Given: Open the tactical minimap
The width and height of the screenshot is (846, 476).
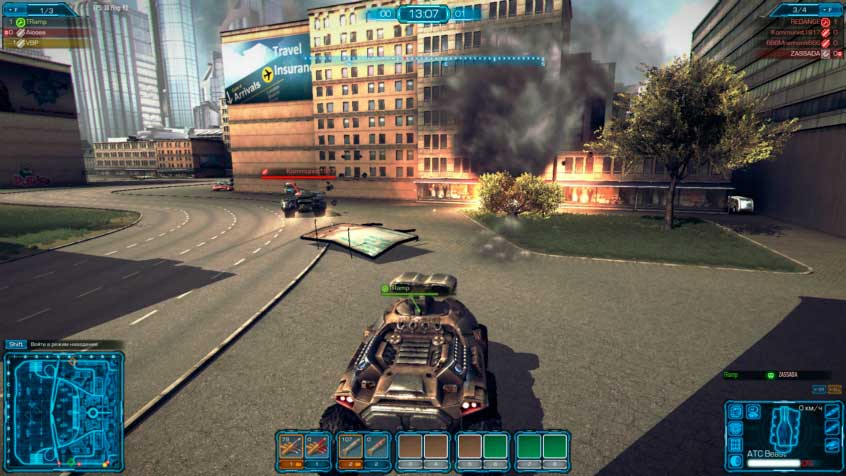Looking at the screenshot, I should pos(63,410).
